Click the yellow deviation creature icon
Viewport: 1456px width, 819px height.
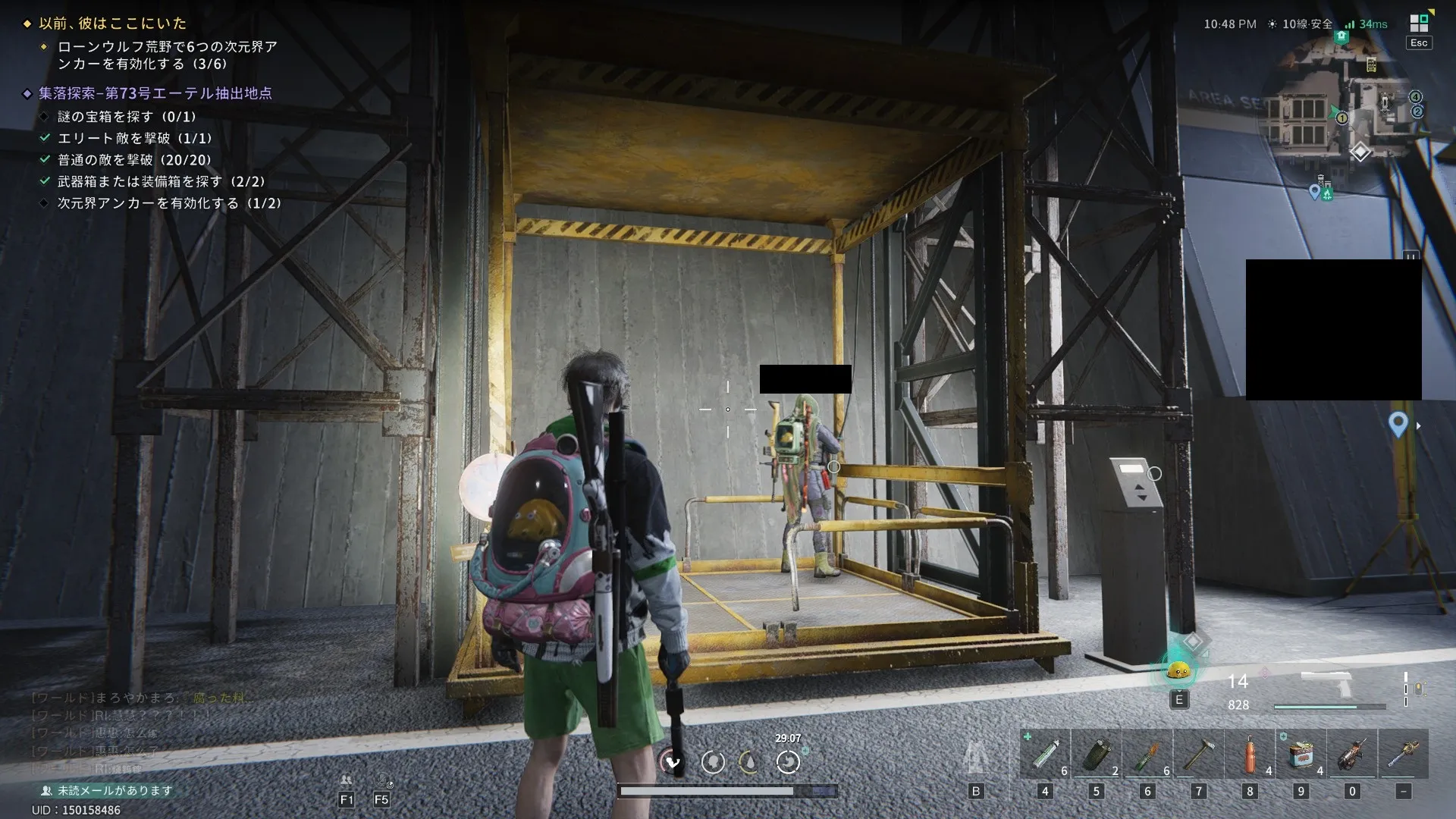coord(1178,670)
